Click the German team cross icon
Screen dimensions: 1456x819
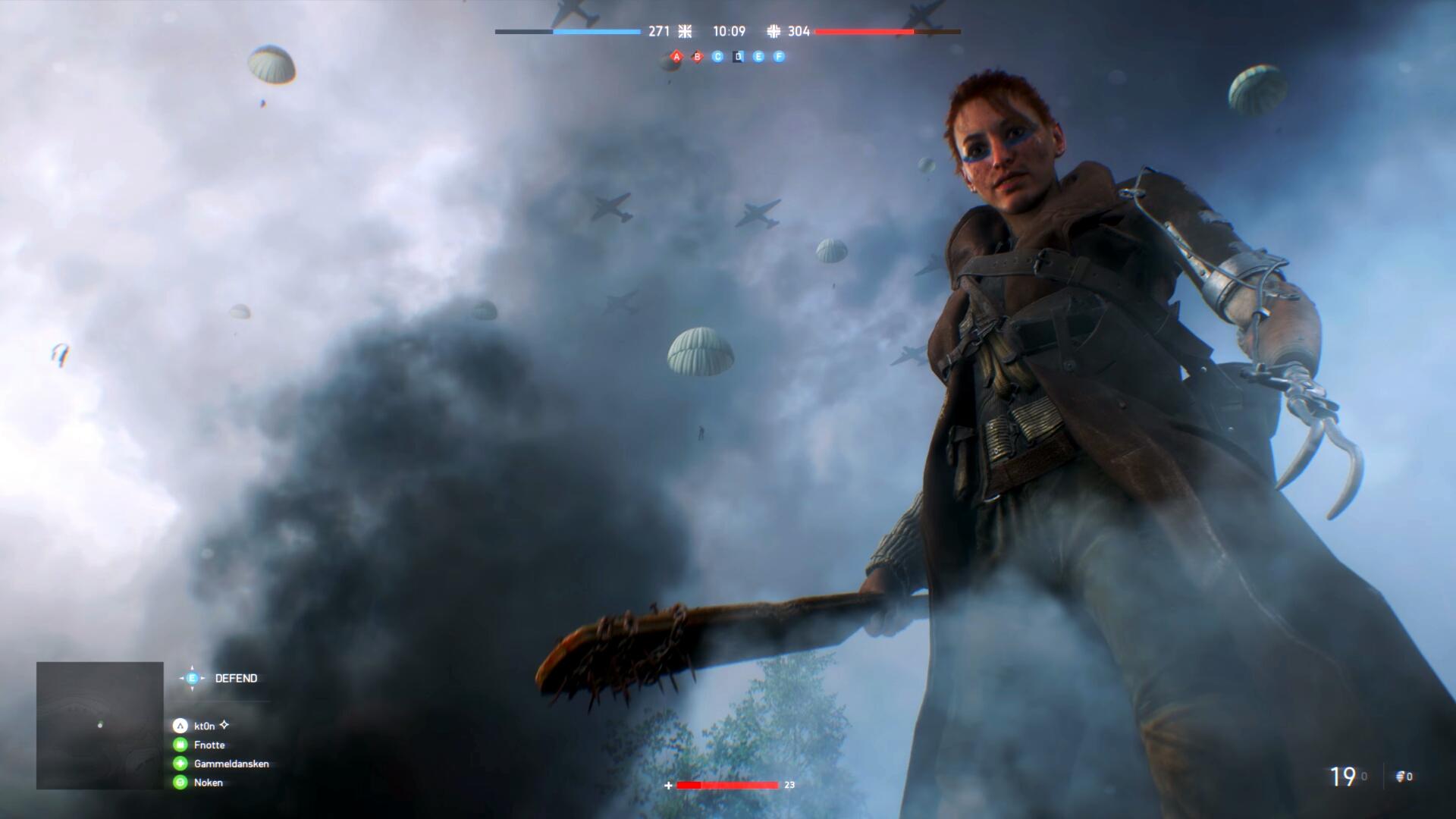tap(773, 31)
